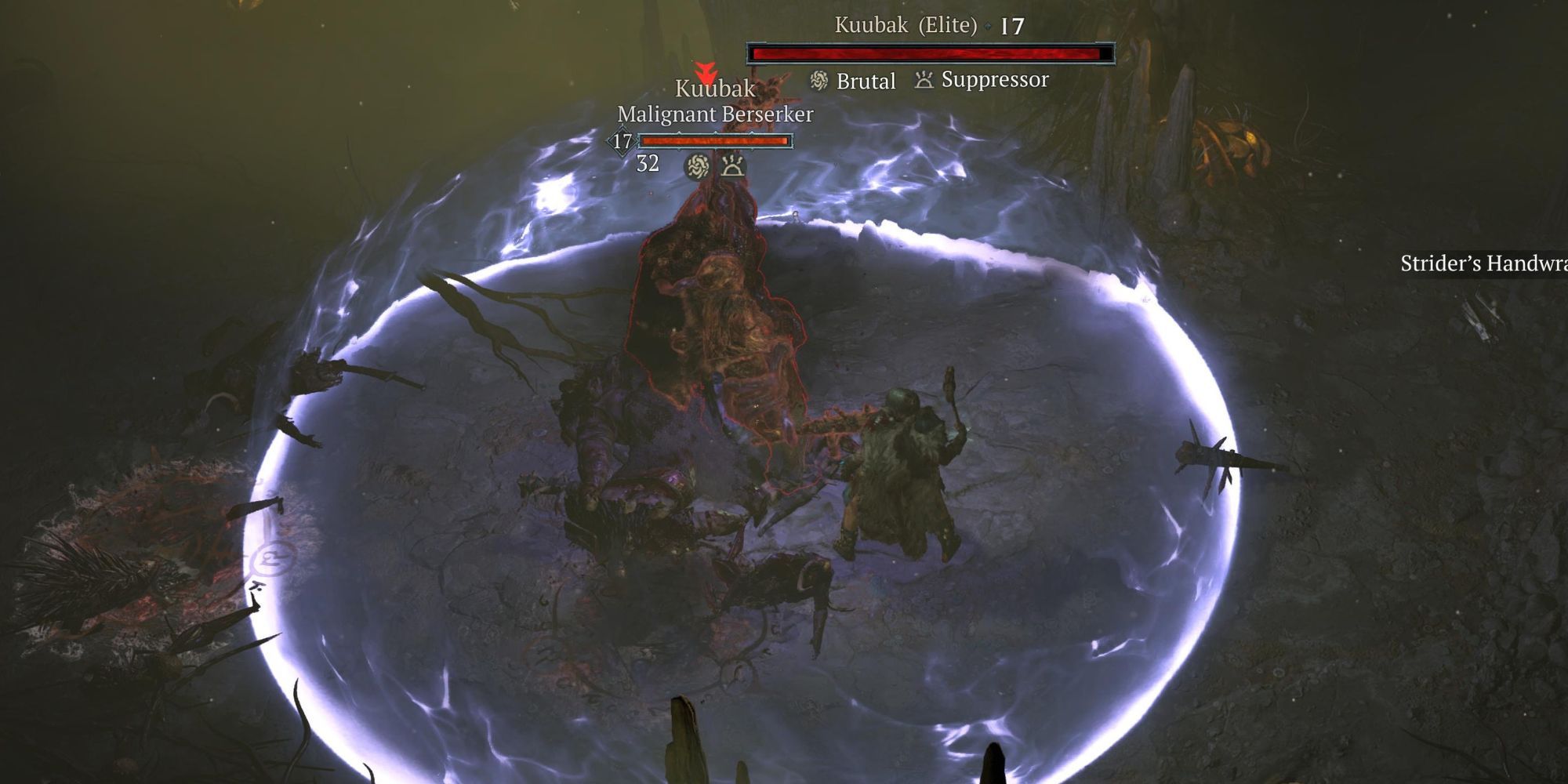
Task: Select the Suppressor affix icon
Action: pos(924,80)
